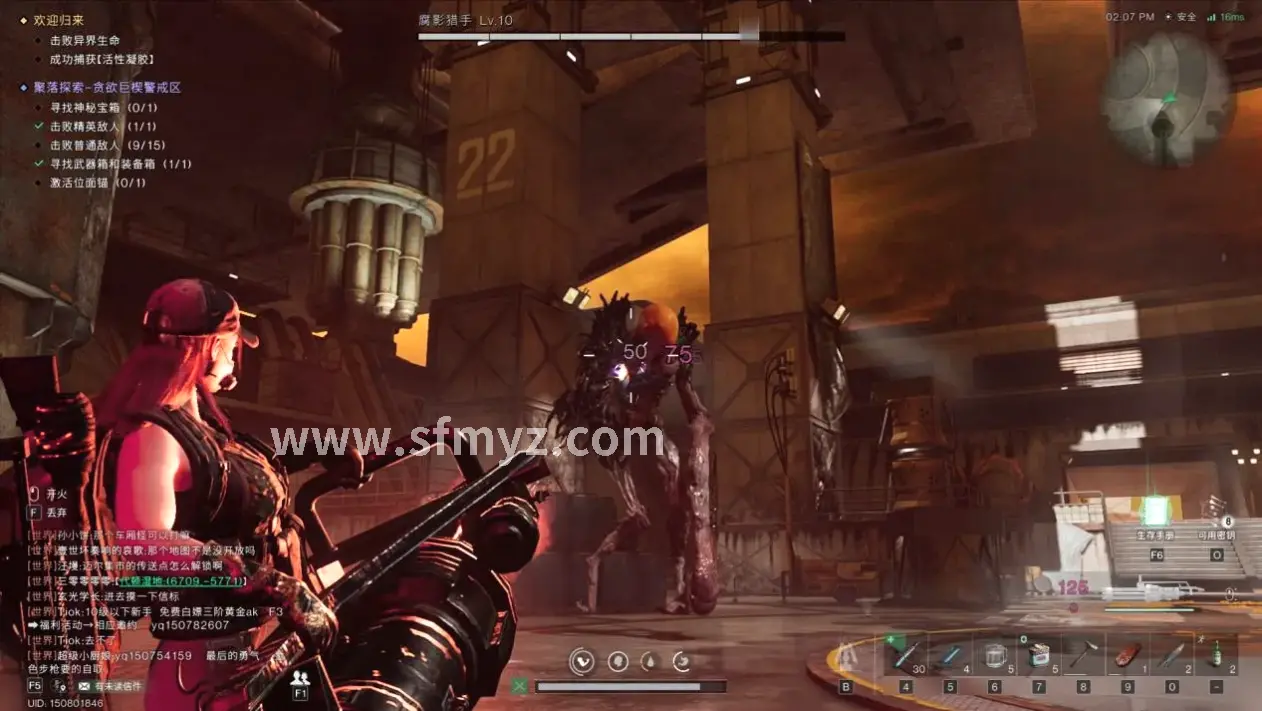This screenshot has width=1262, height=711.
Task: Select the 欢迎归来 quest header
Action: click(59, 20)
